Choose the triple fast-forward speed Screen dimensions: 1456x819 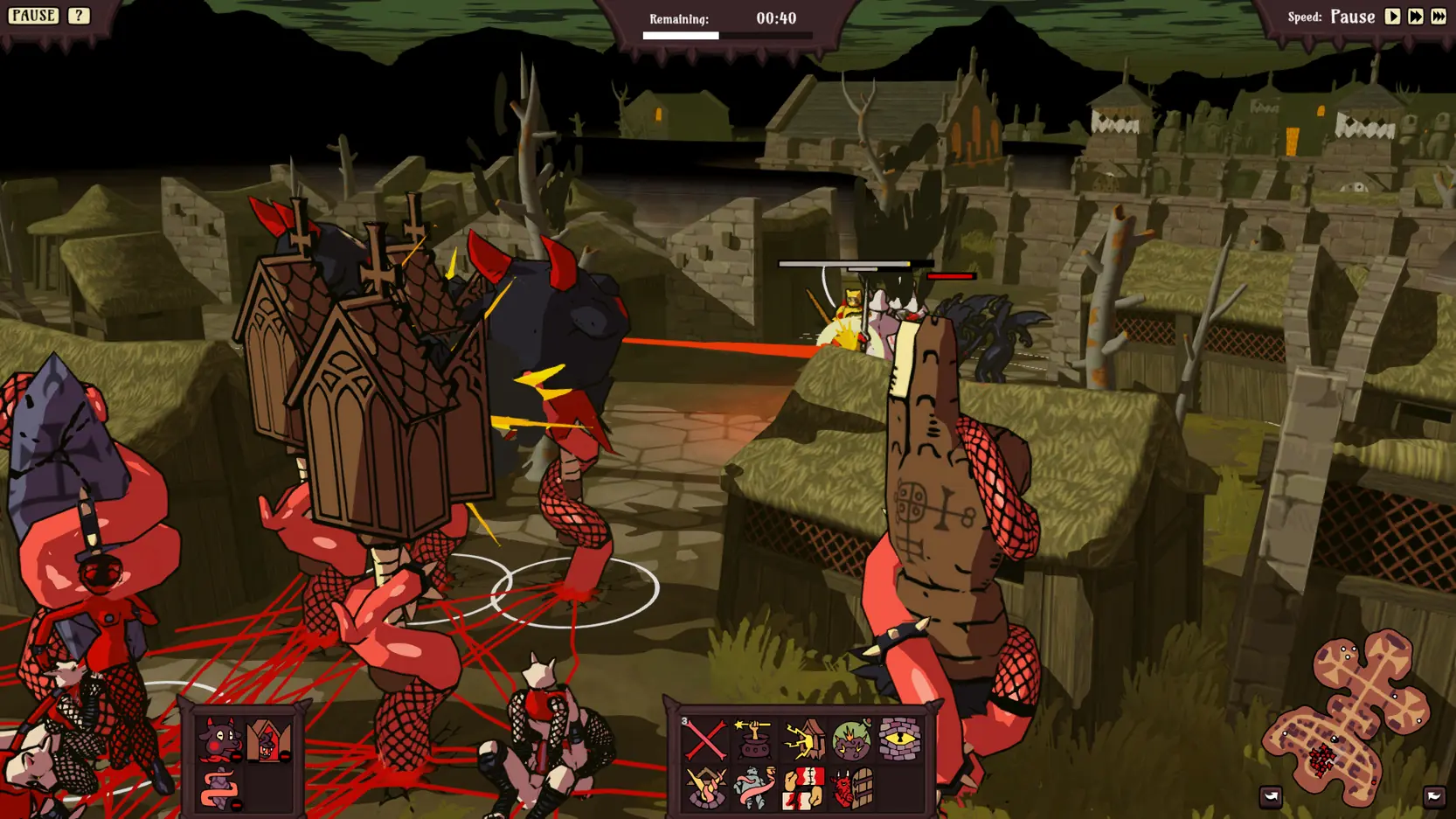tap(1438, 17)
